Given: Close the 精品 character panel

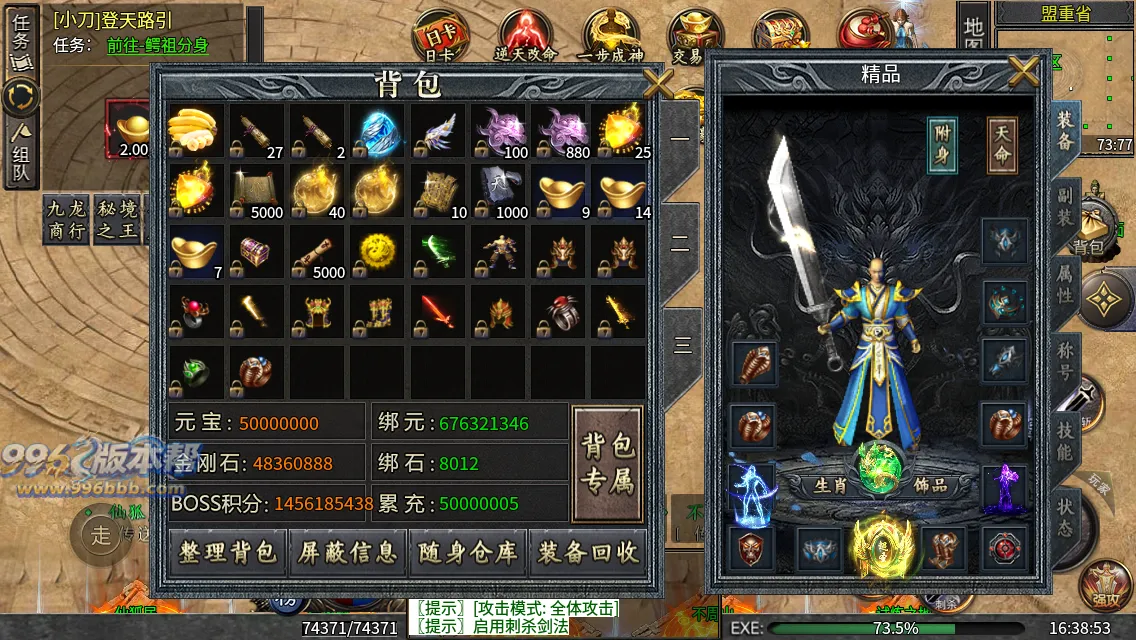Looking at the screenshot, I should pos(1024,71).
